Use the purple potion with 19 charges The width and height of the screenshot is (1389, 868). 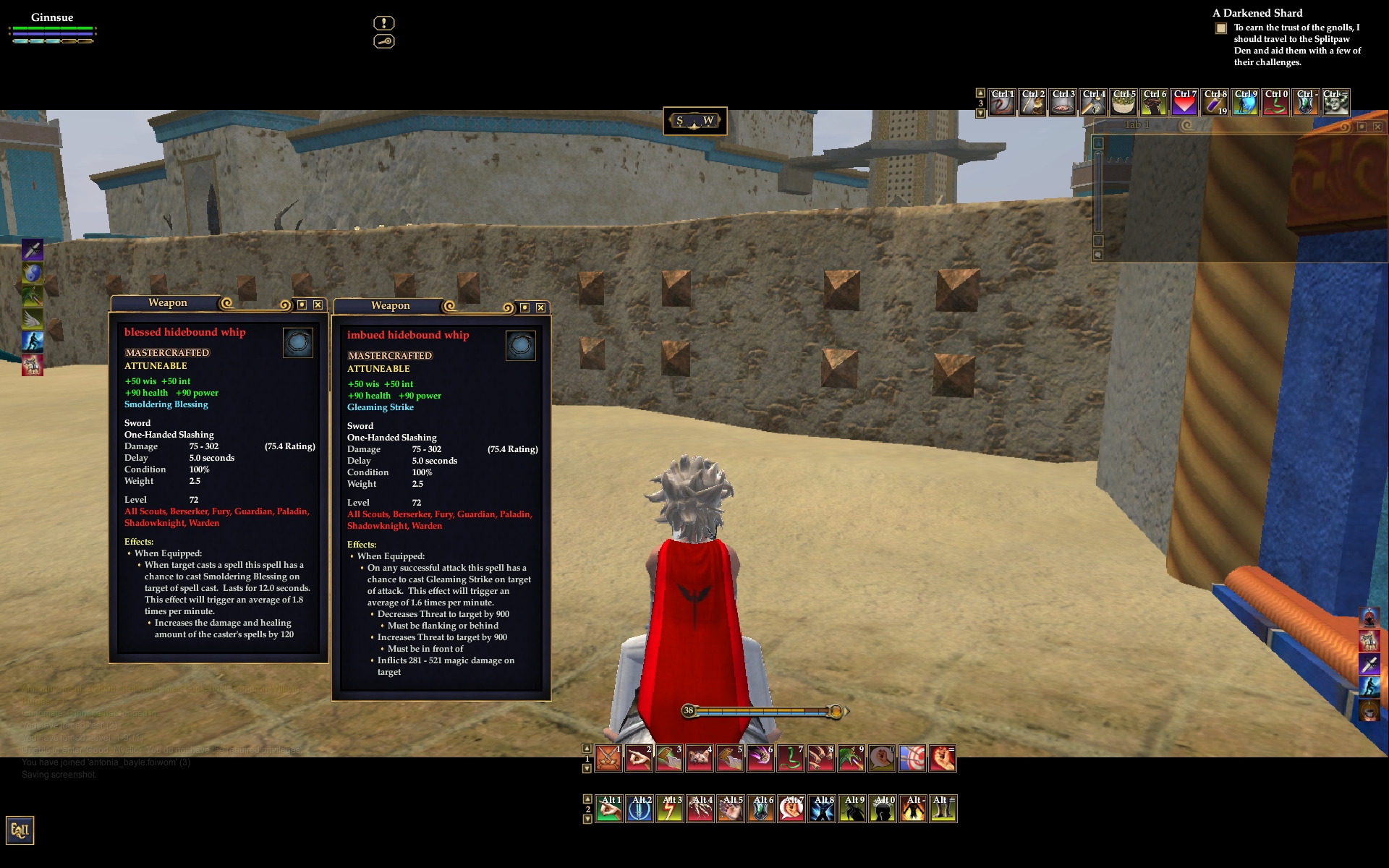tap(1215, 103)
